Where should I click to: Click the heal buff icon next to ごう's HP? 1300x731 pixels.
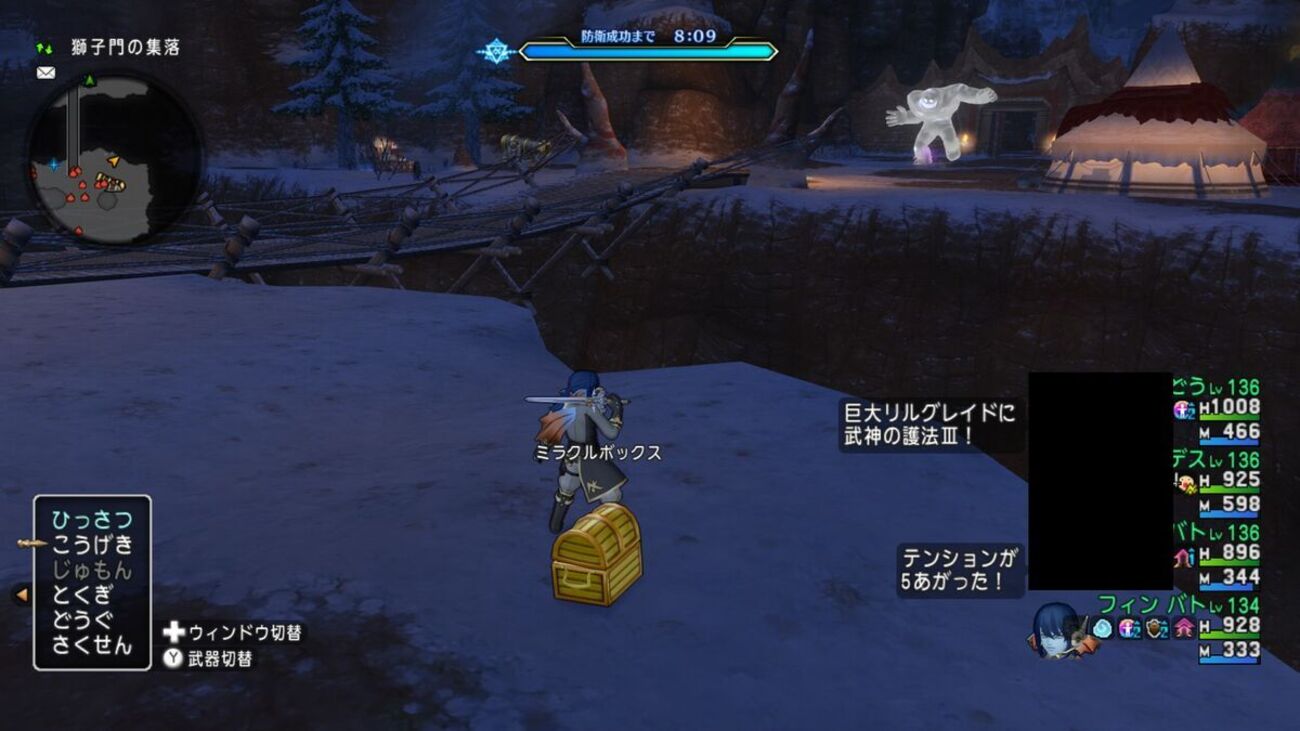(1181, 410)
